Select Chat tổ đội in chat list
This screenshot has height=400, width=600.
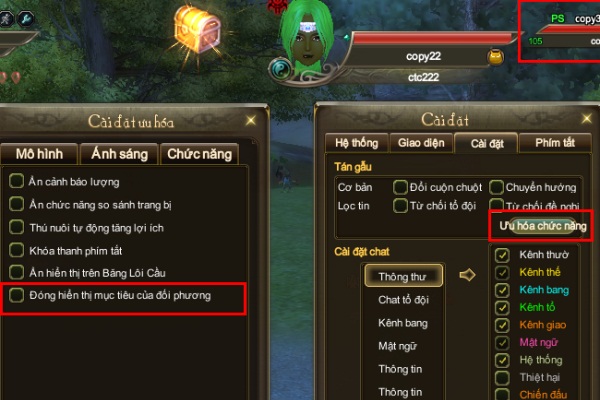pos(403,299)
